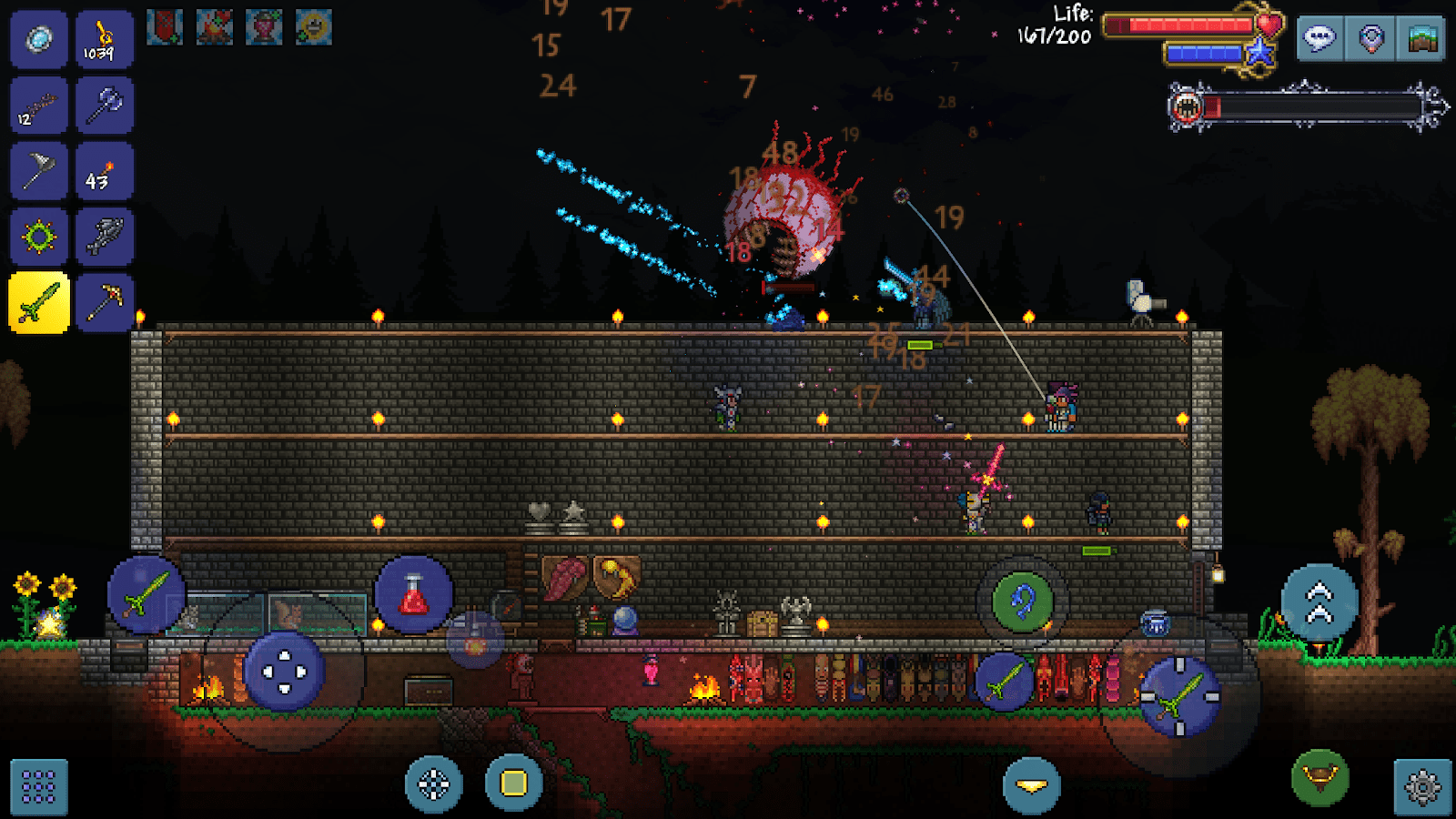Tap the red health bar
The width and height of the screenshot is (1456, 819).
1178,25
